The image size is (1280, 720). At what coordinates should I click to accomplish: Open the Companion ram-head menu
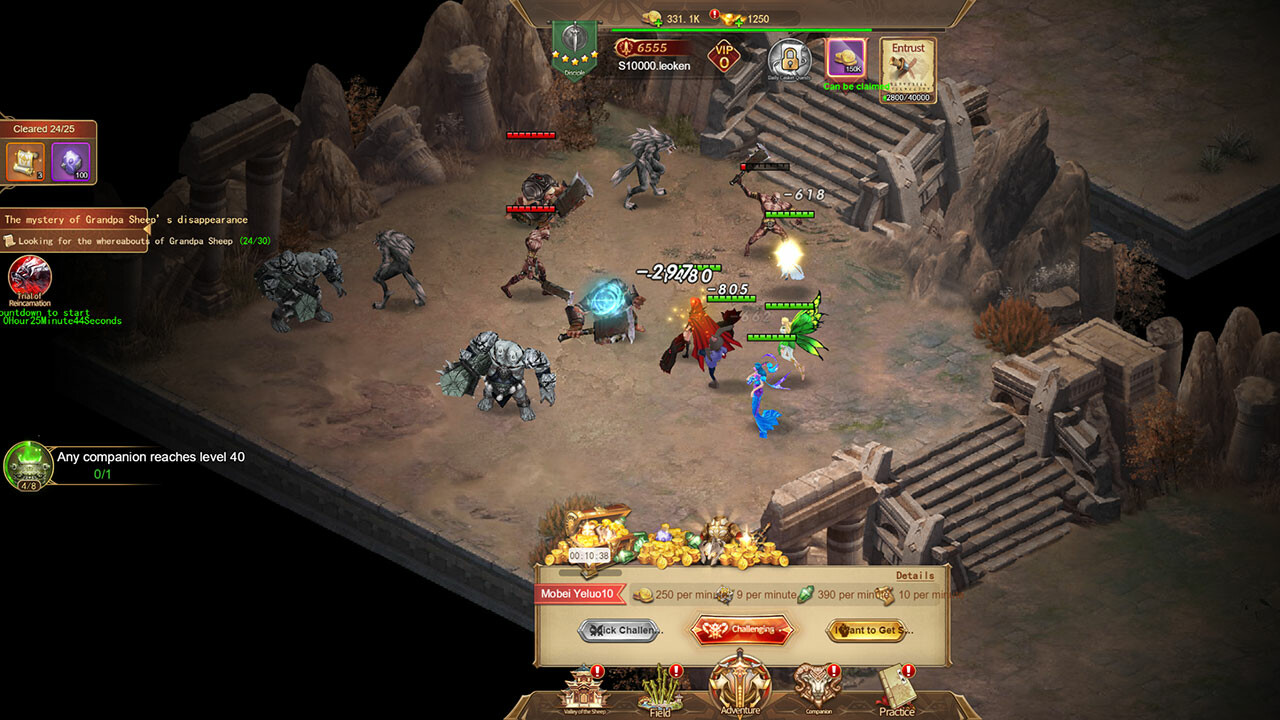point(819,689)
